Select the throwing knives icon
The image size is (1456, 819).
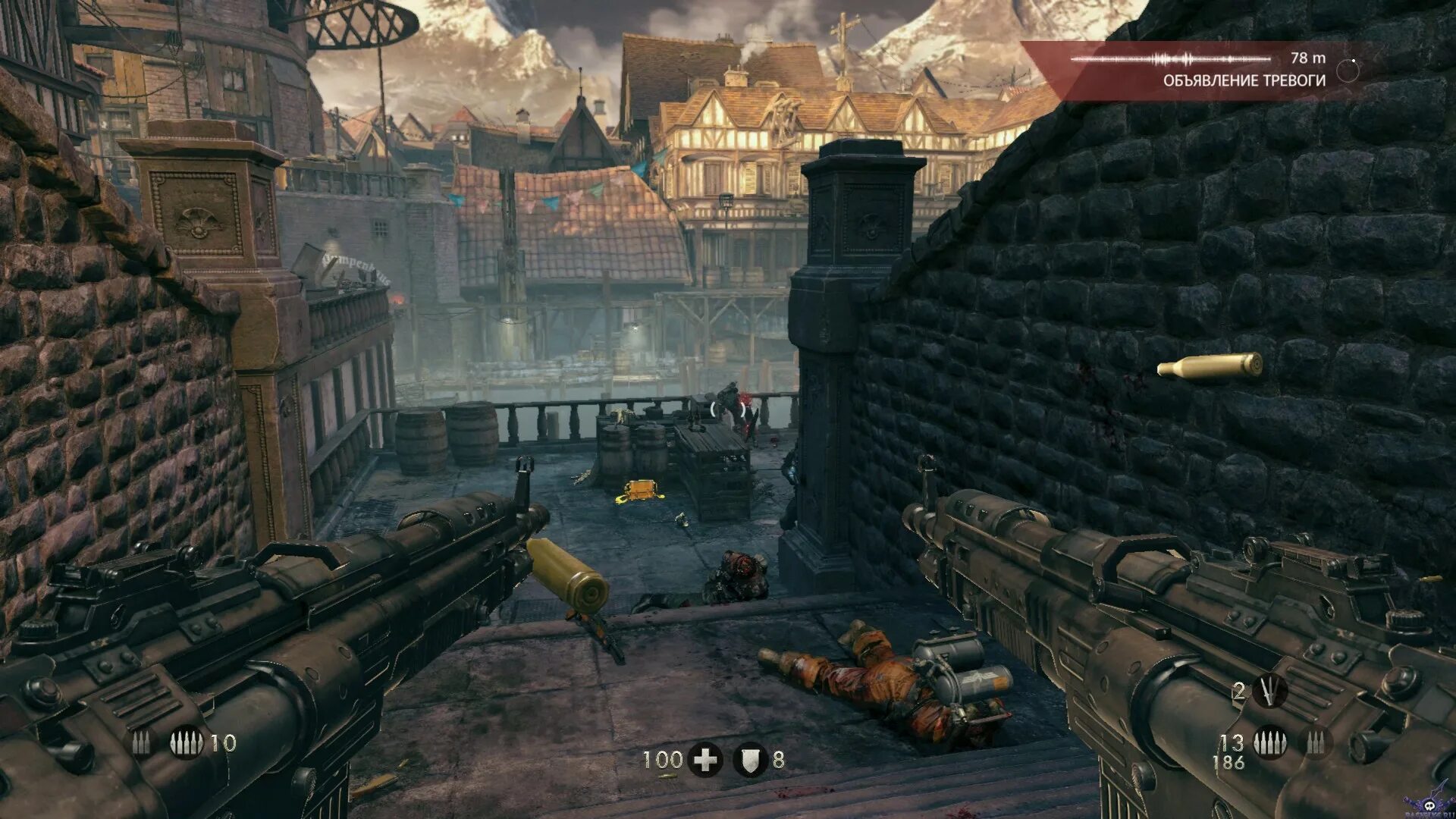click(1269, 691)
